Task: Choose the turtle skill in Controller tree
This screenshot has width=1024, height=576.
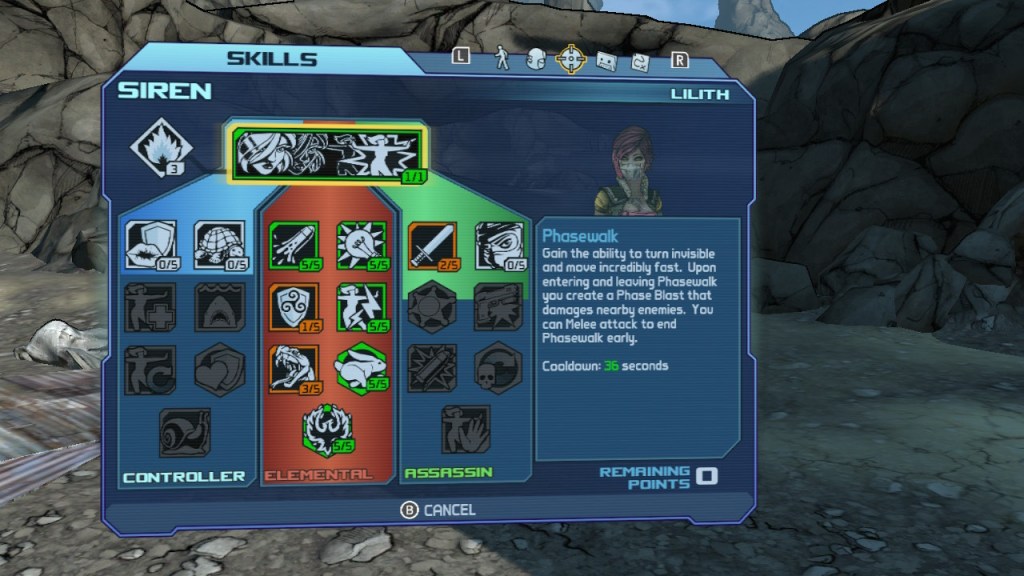Action: pyautogui.click(x=218, y=245)
